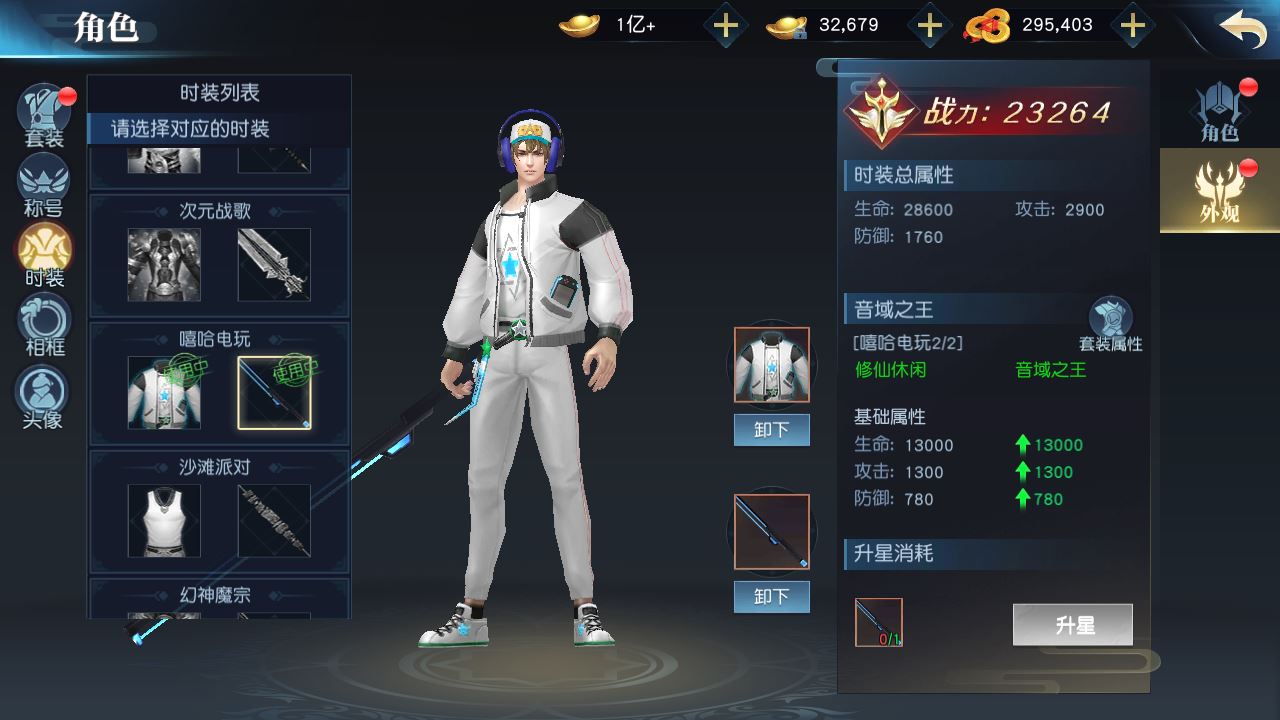1280x720 pixels.
Task: Select the 嘻哈电玩 white jacket outfit
Action: pyautogui.click(x=164, y=393)
